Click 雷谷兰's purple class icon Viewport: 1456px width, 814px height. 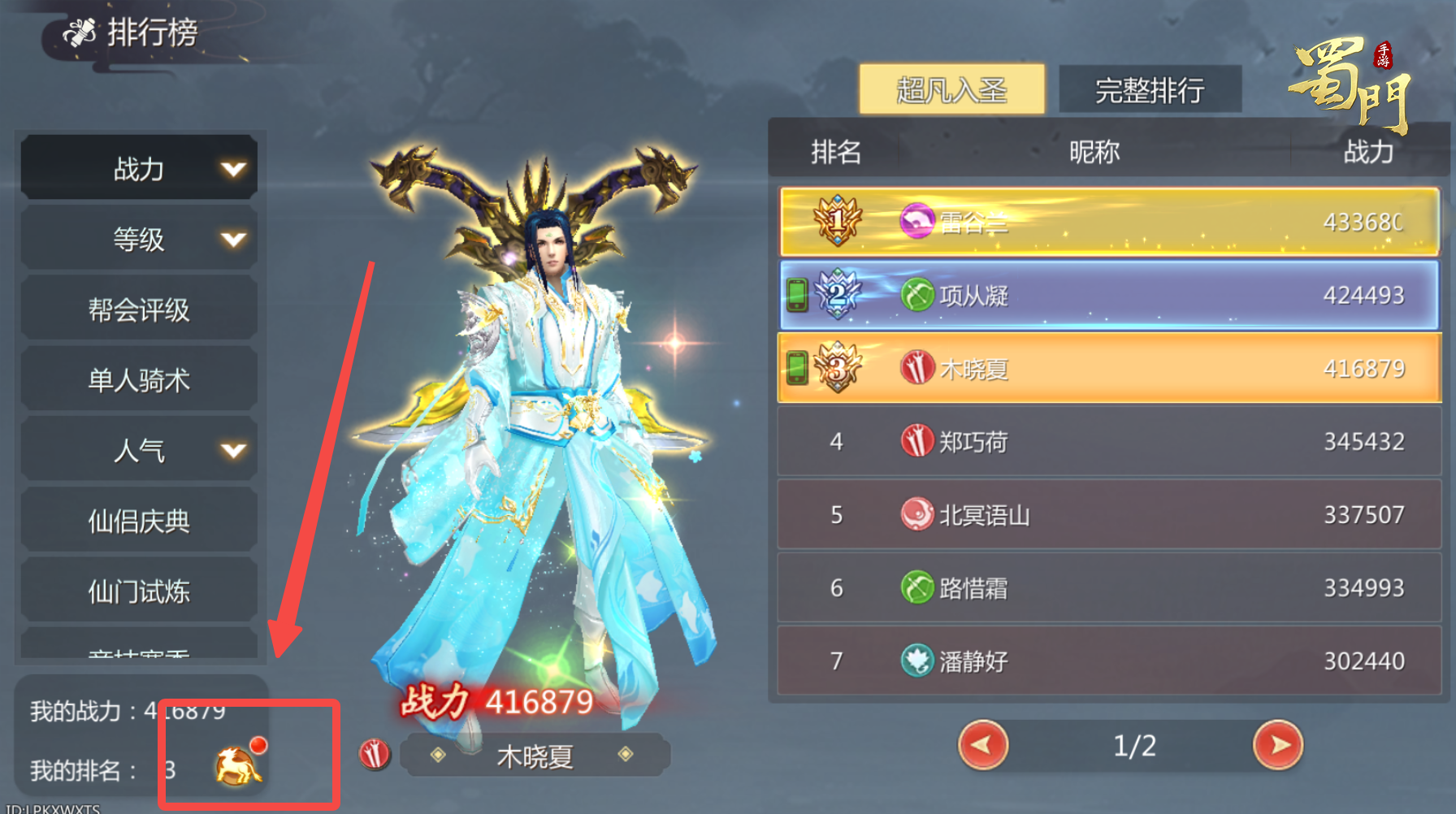[x=918, y=223]
